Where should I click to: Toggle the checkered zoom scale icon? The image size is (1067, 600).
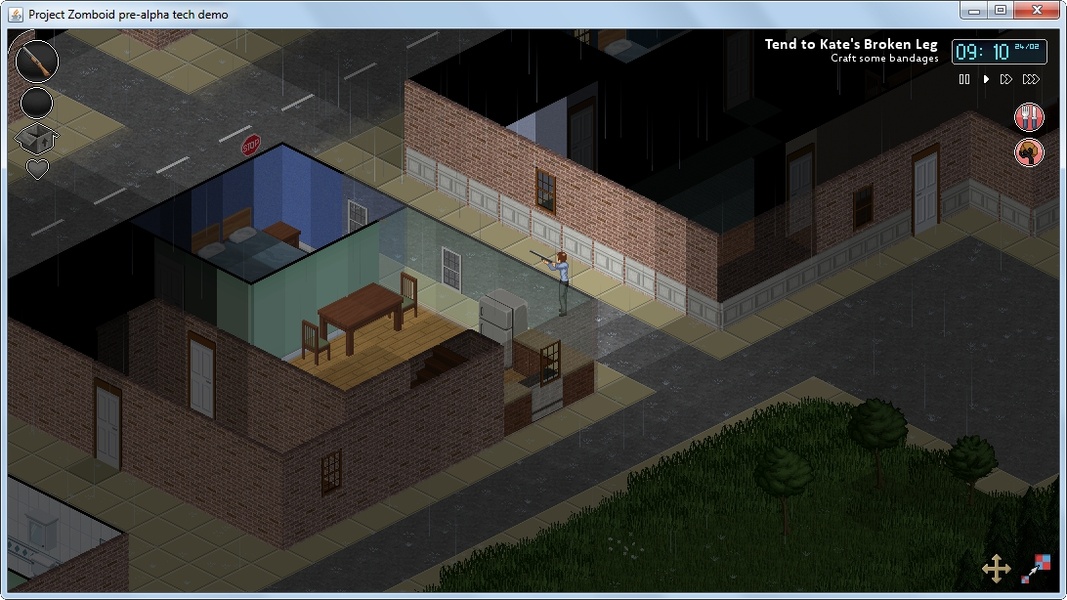(x=1035, y=569)
